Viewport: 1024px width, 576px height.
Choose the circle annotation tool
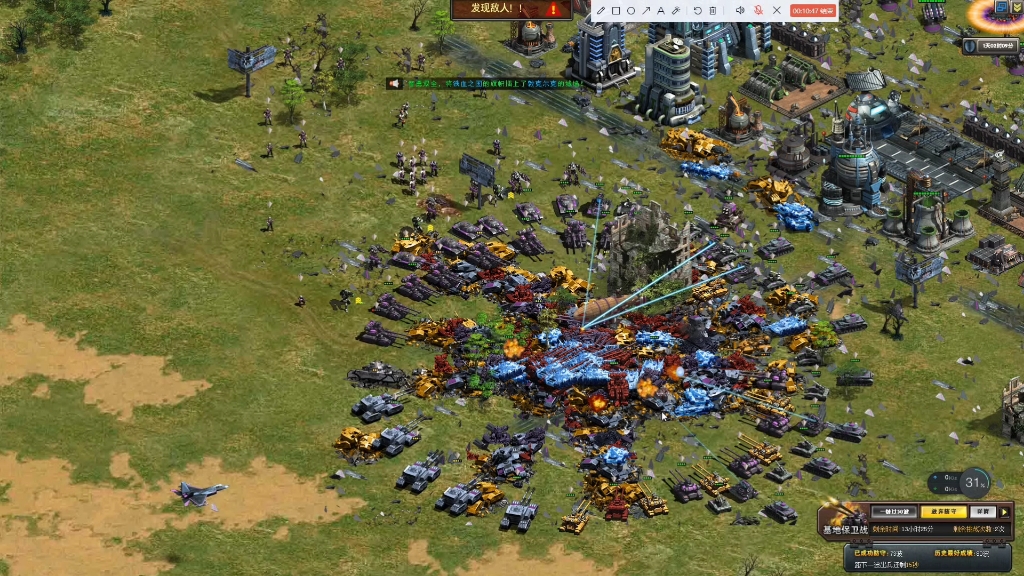click(x=631, y=11)
